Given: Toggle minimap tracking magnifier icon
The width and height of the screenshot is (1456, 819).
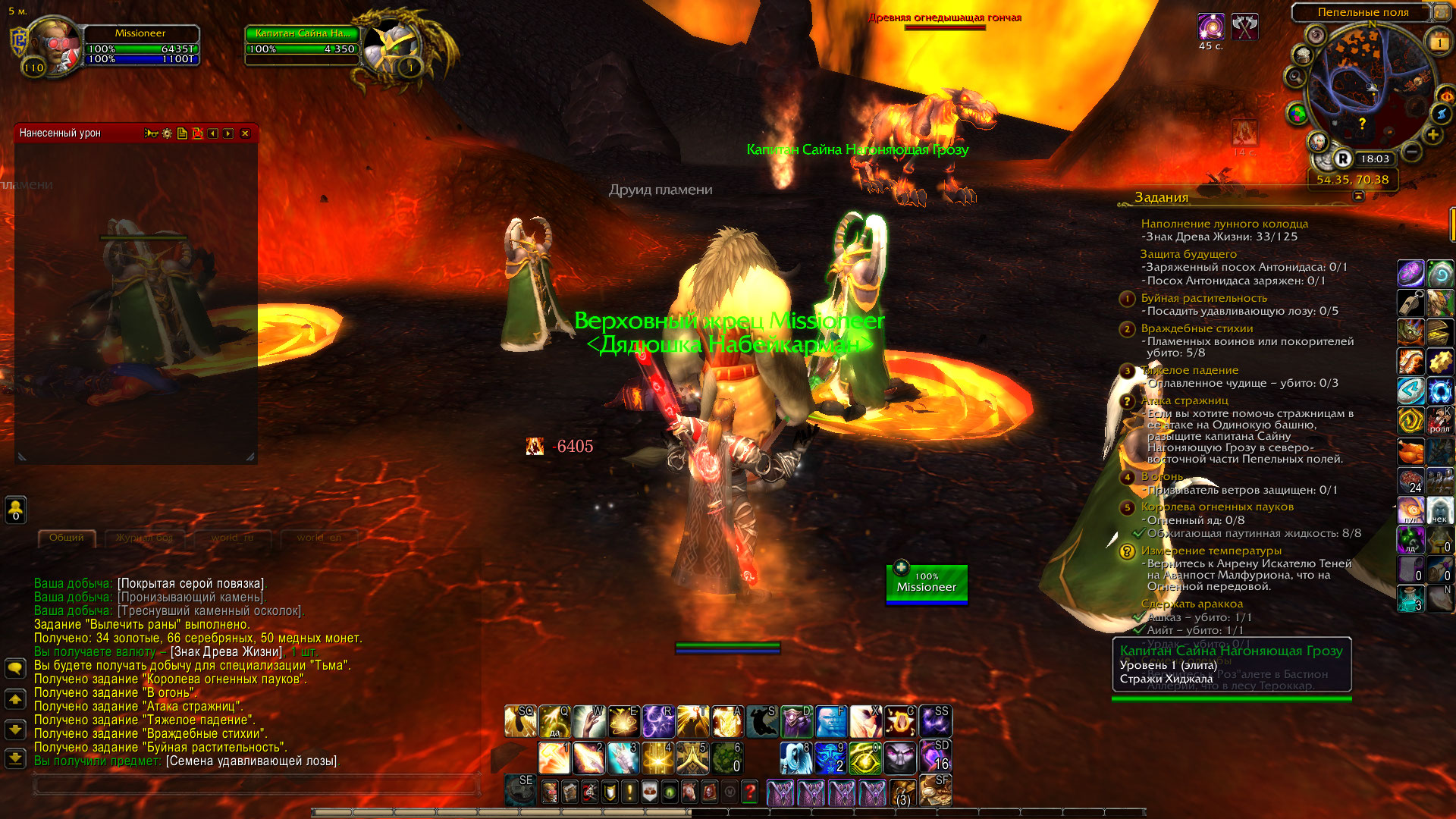Looking at the screenshot, I should click(x=1294, y=77).
